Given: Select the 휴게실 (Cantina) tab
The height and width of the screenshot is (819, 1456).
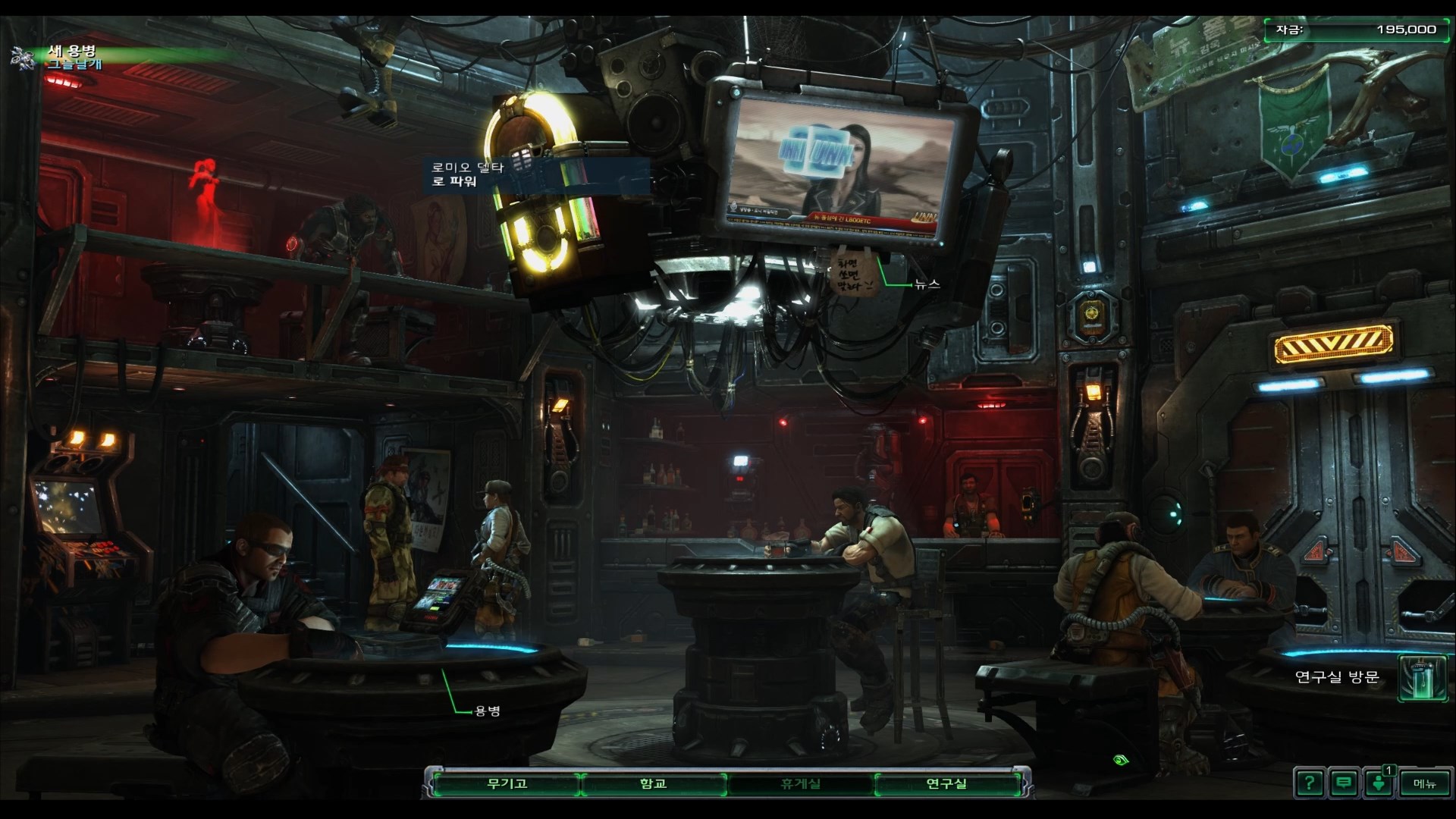Looking at the screenshot, I should (800, 783).
